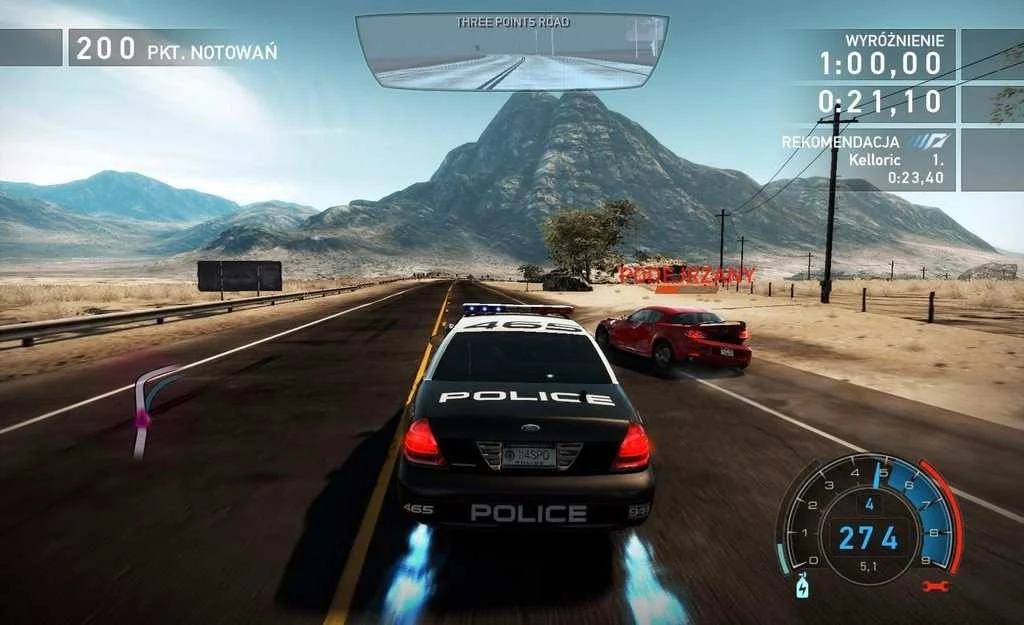The image size is (1024, 625).
Task: Open the Kelloric Rekomendacja panel
Action: 867,160
